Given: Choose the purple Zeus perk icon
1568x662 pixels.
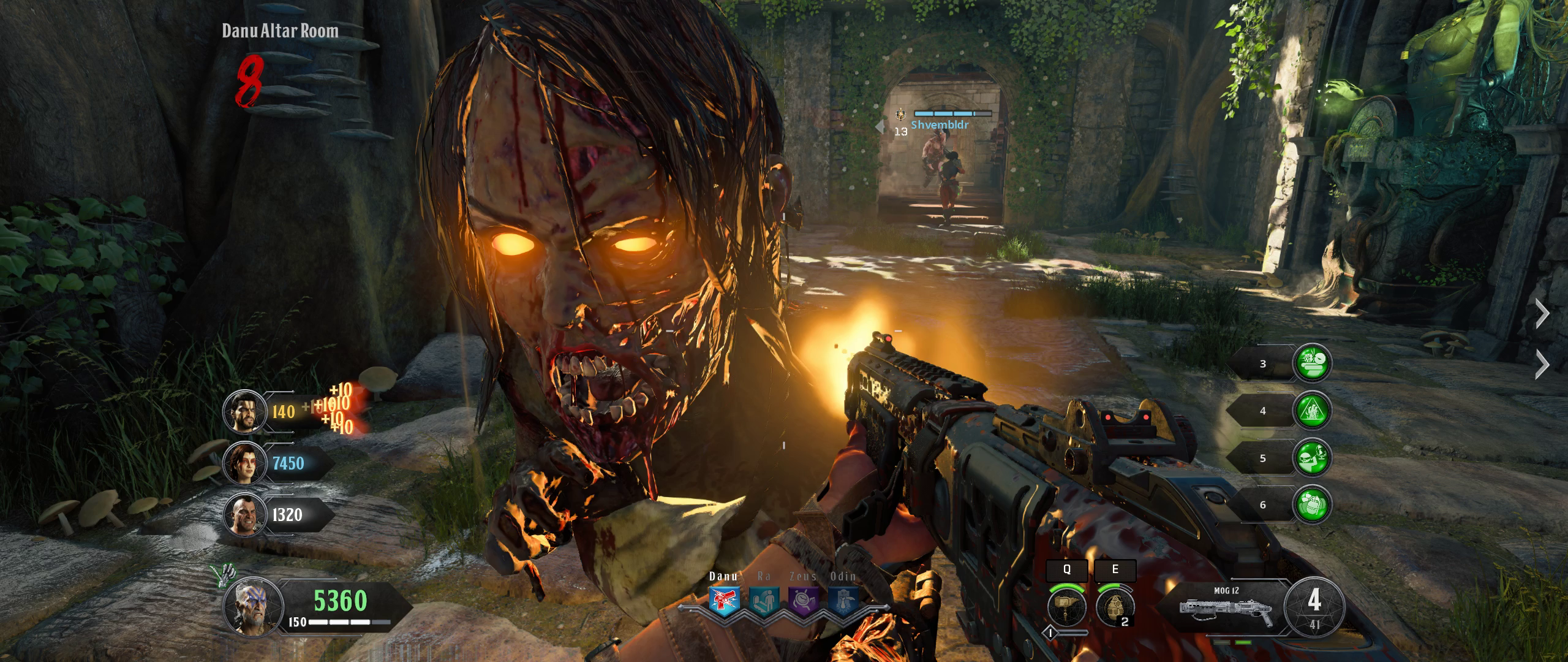Looking at the screenshot, I should [802, 600].
